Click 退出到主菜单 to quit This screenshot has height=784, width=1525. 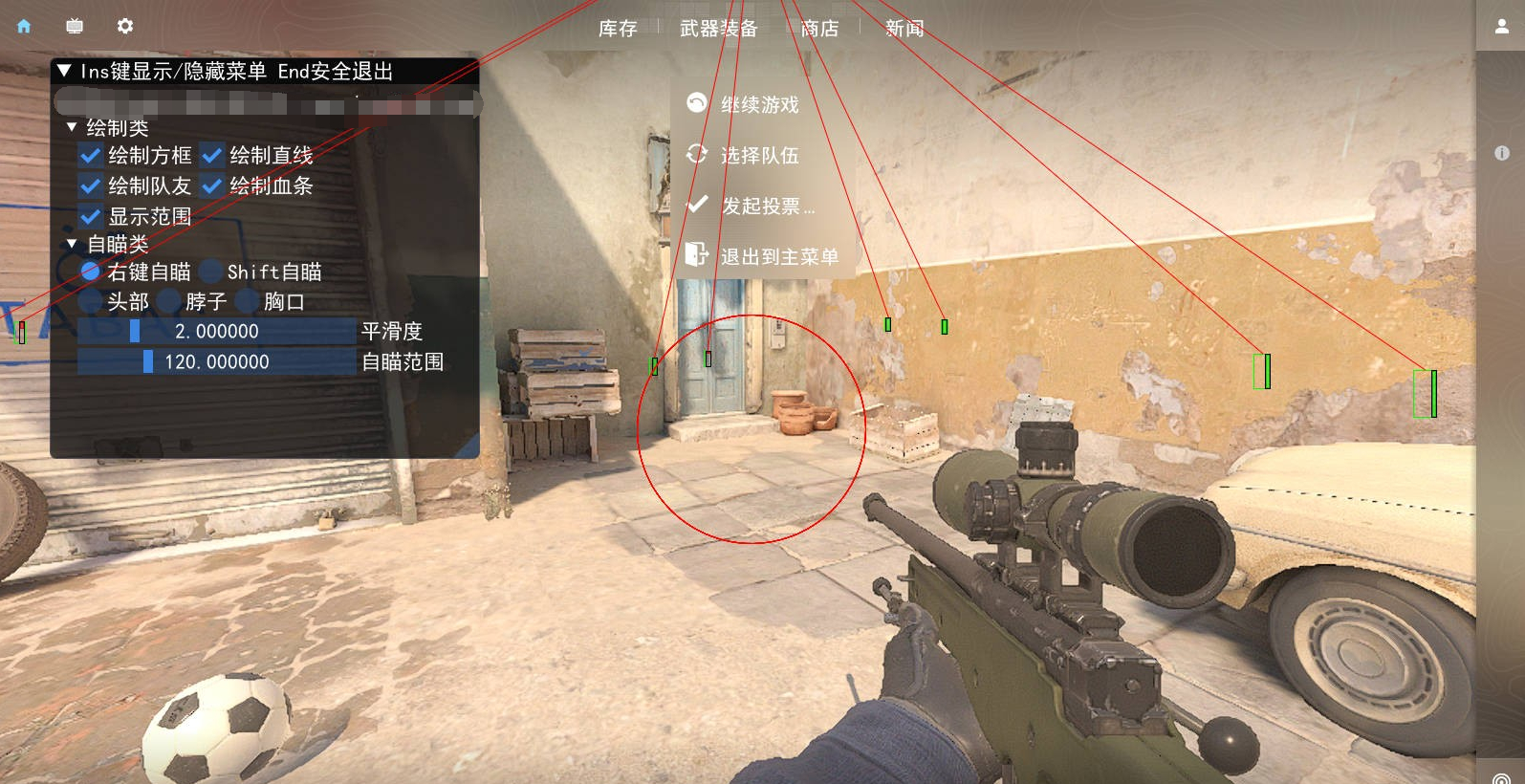pos(780,256)
